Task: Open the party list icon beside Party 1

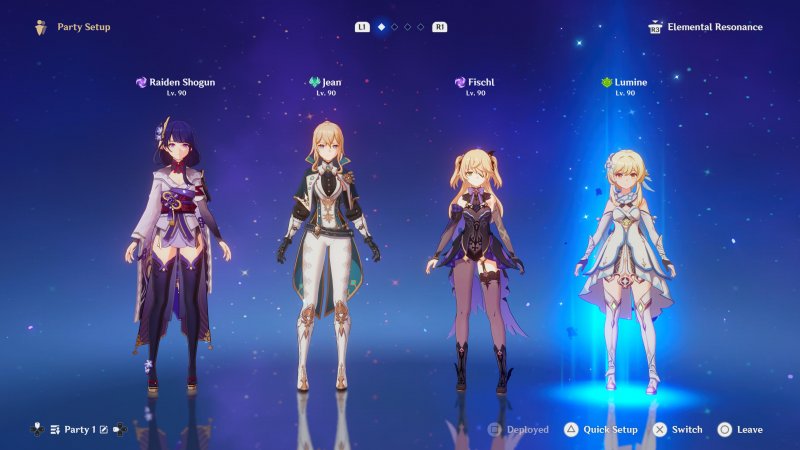Action: coord(56,430)
